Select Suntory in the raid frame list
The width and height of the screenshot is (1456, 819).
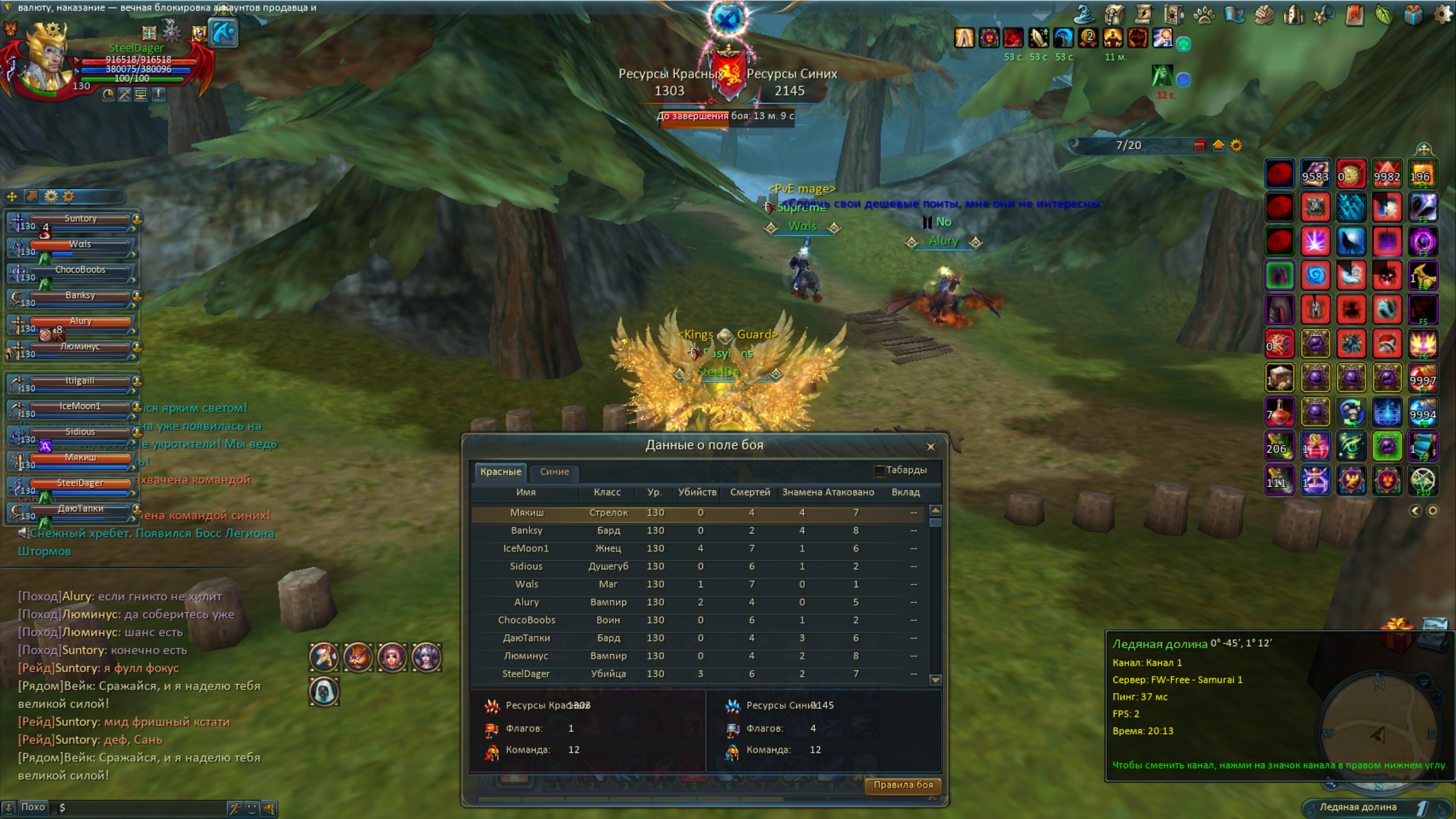(x=80, y=219)
